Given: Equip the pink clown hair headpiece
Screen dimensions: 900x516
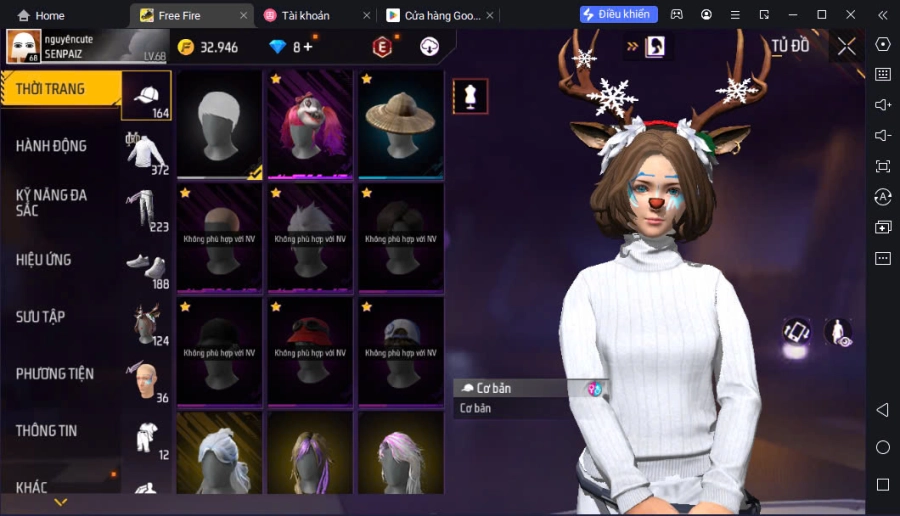Looking at the screenshot, I should point(309,125).
